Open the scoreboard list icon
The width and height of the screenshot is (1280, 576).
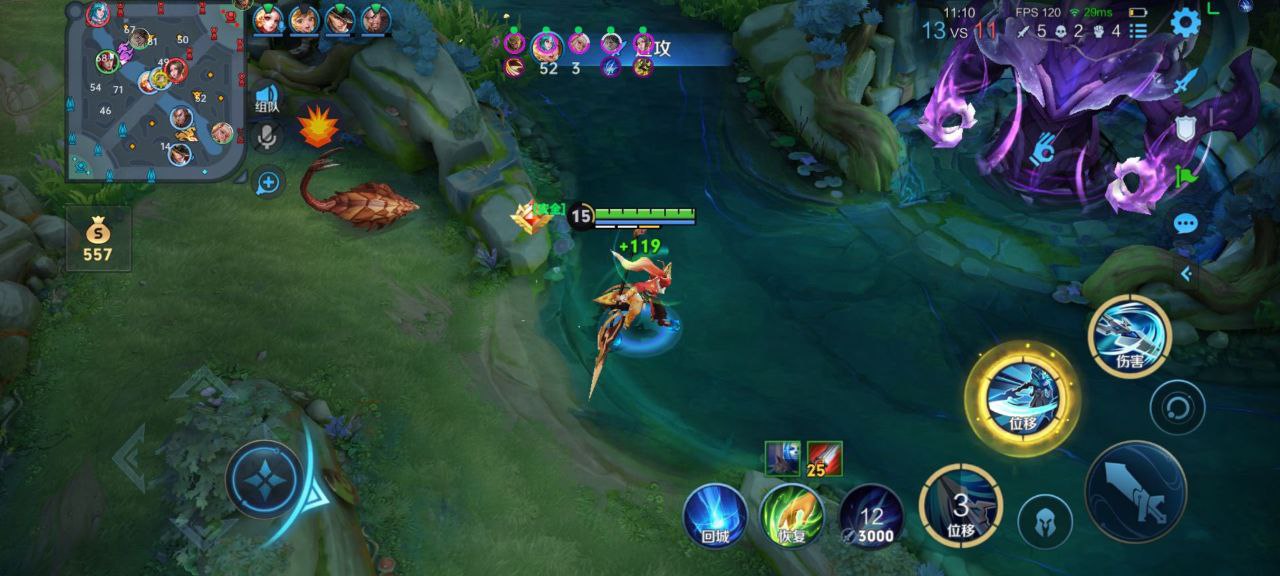(x=1138, y=31)
